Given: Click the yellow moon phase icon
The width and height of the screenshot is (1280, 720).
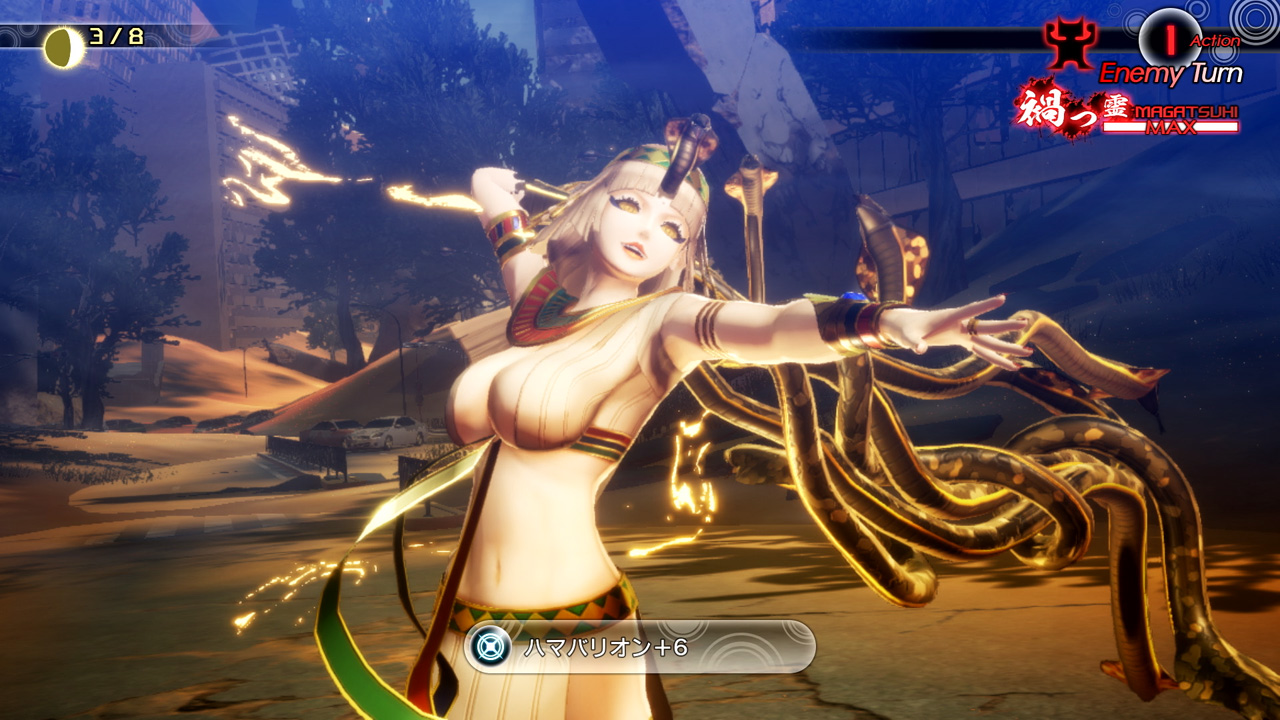Looking at the screenshot, I should 63,47.
